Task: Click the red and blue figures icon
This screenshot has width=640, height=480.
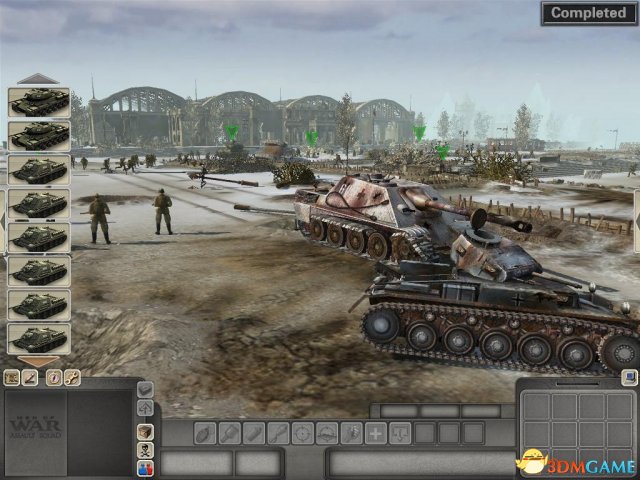Action: (x=146, y=467)
